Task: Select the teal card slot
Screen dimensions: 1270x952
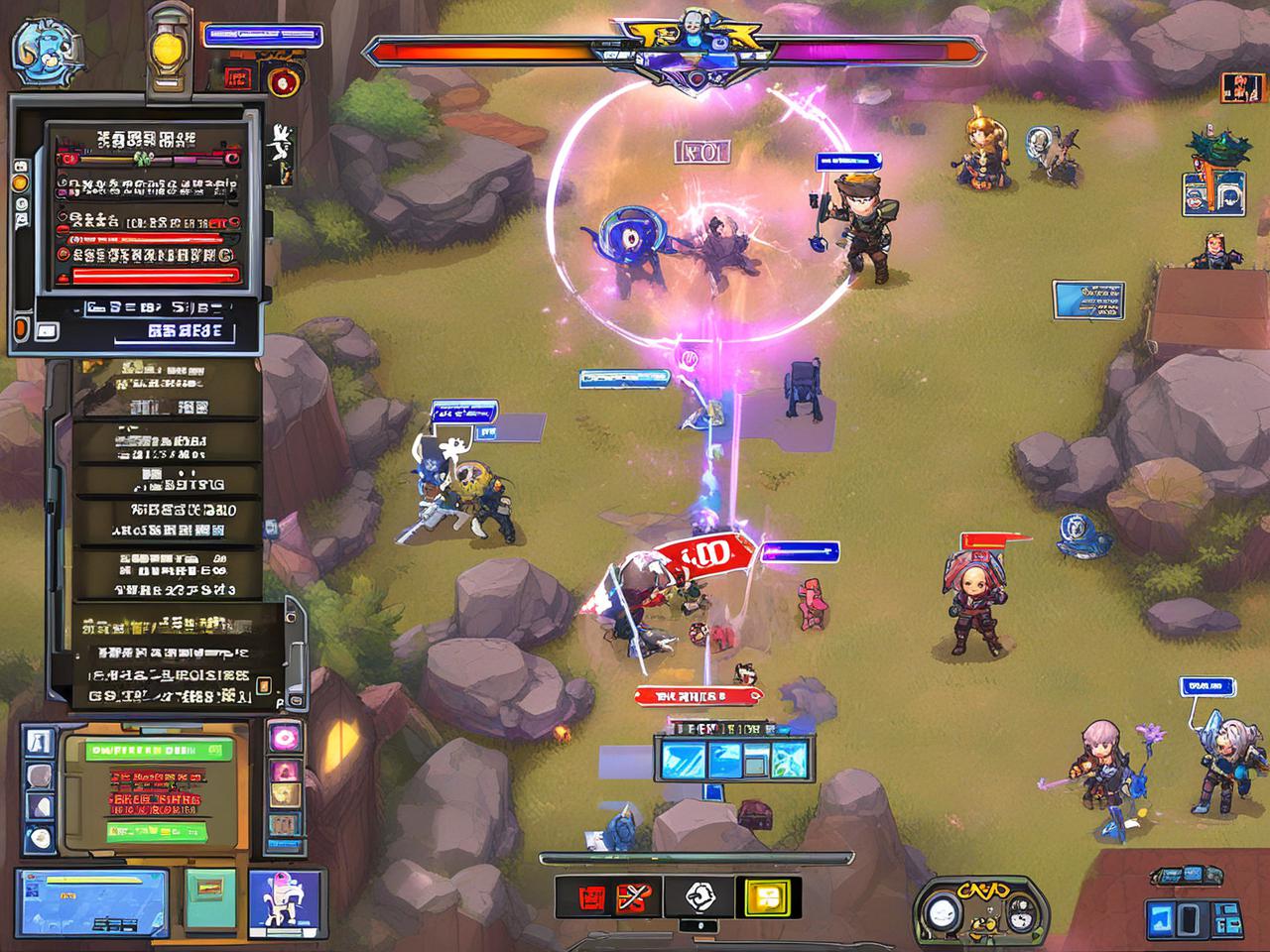Action: click(x=210, y=895)
